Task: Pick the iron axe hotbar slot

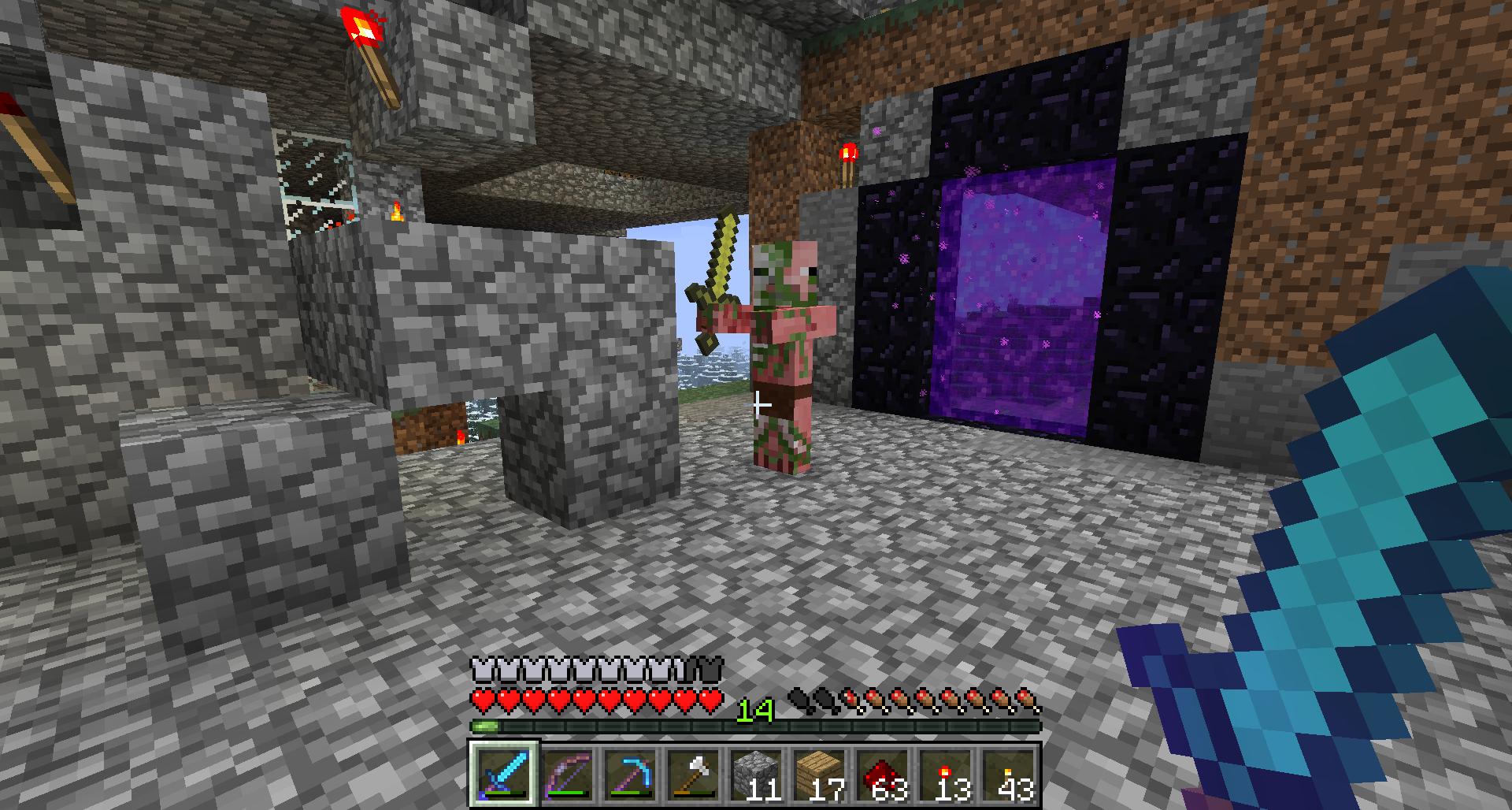Action: (693, 774)
